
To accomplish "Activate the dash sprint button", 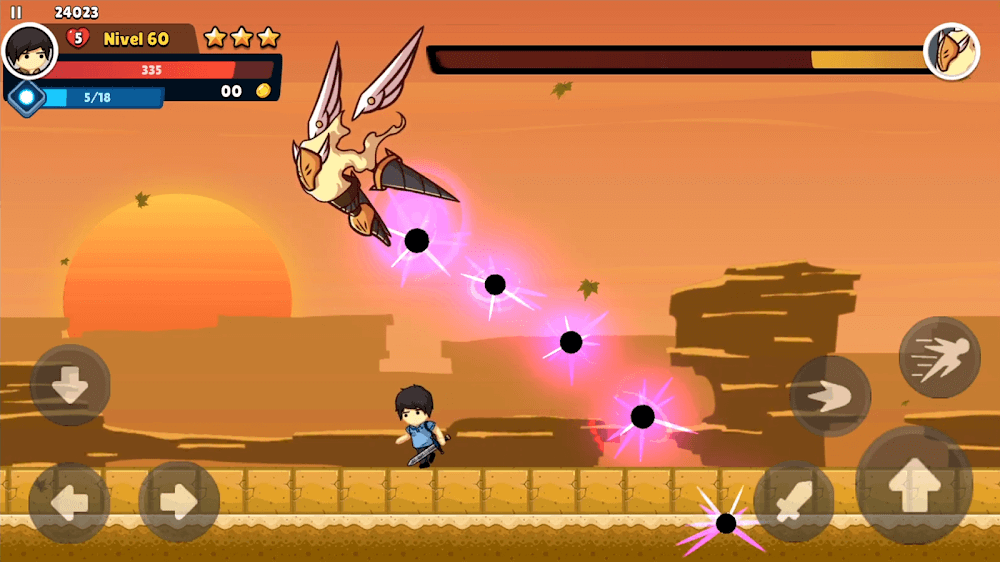I will (x=939, y=357).
